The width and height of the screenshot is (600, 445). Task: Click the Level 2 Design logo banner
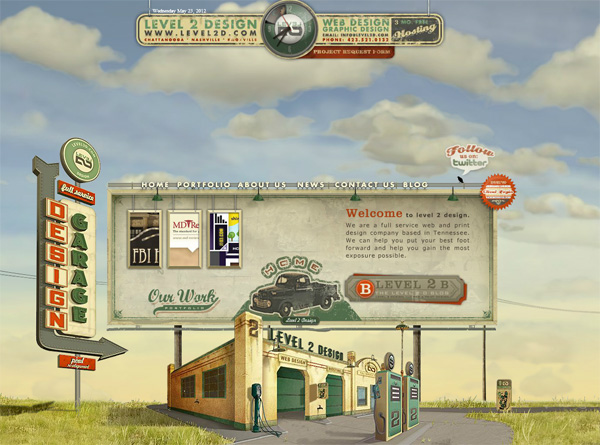[200, 29]
